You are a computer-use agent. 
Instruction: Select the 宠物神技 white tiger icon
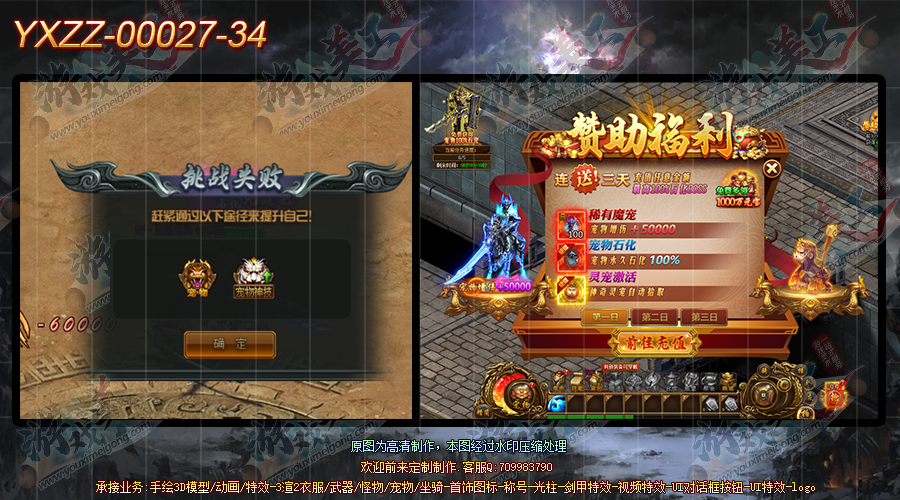253,275
